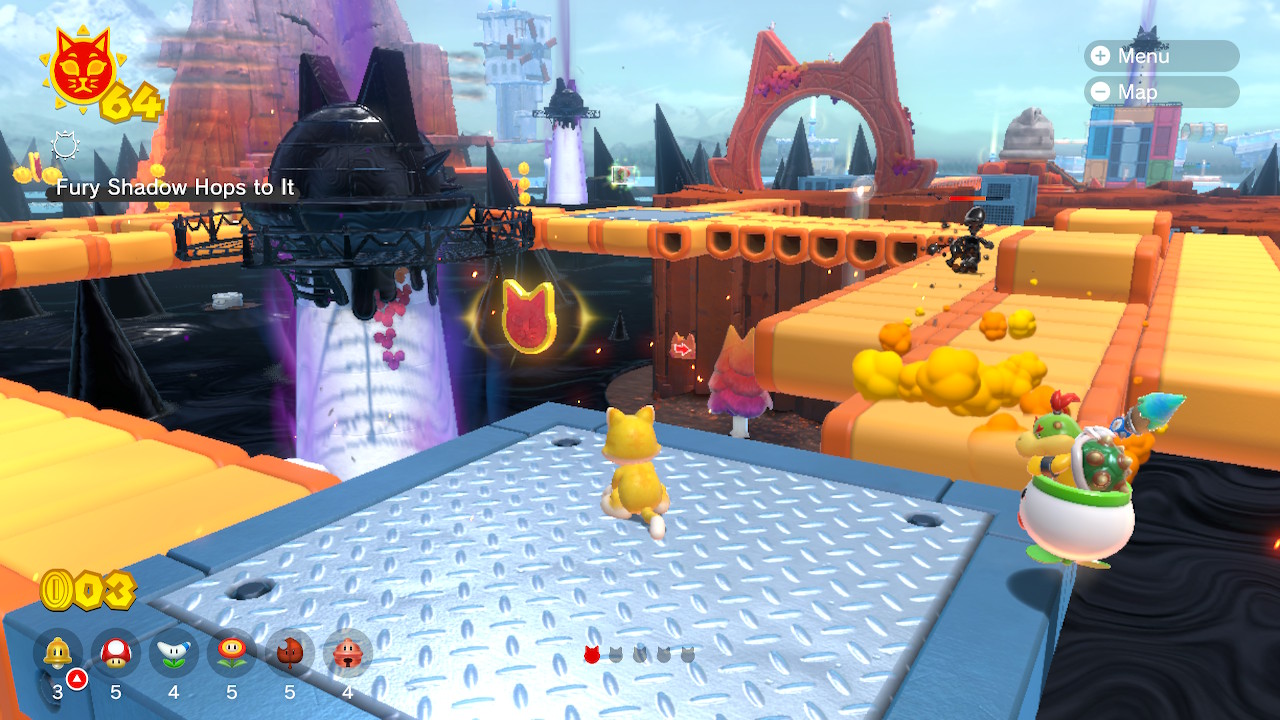The image size is (1280, 720).
Task: Select the Super Bell reserve item
Action: coord(58,654)
